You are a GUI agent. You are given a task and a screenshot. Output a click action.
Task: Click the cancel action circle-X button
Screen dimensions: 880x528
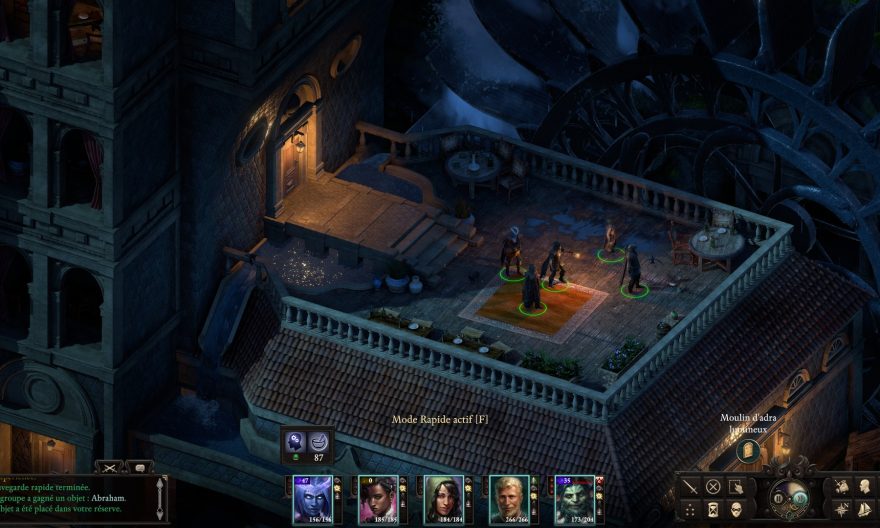713,487
